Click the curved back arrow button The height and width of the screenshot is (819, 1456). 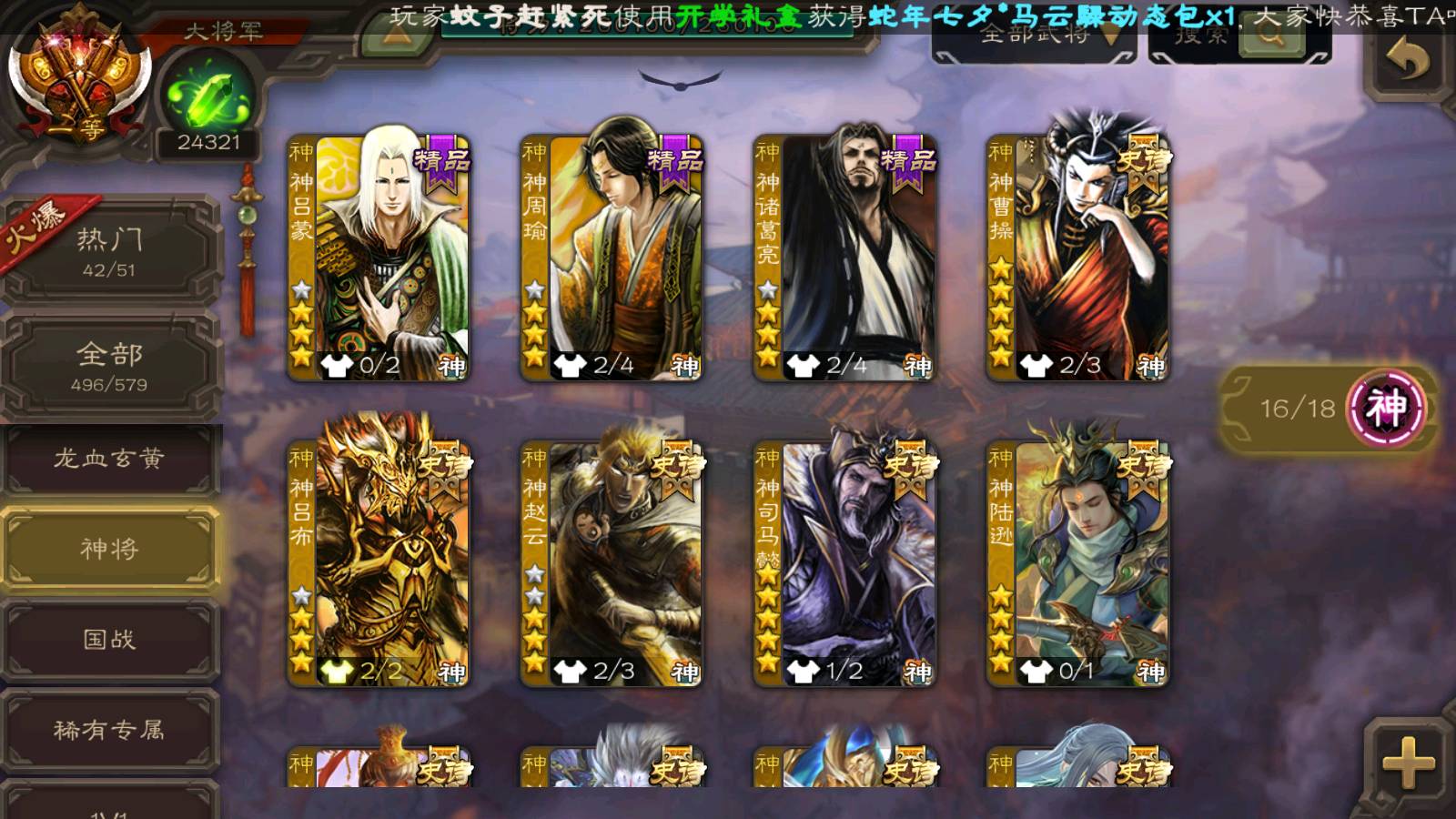point(1407,62)
